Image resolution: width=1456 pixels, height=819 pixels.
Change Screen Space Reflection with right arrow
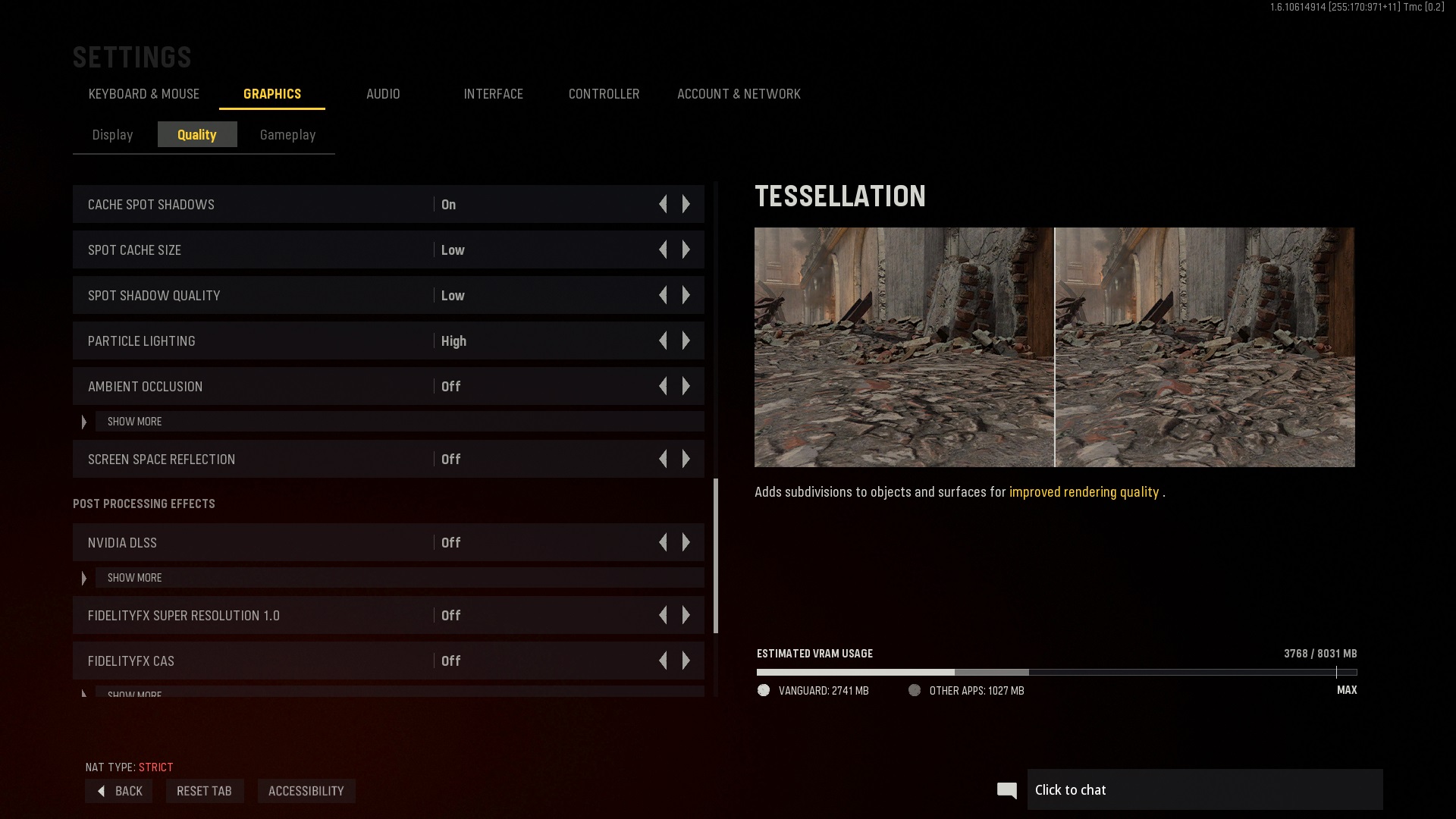[686, 460]
